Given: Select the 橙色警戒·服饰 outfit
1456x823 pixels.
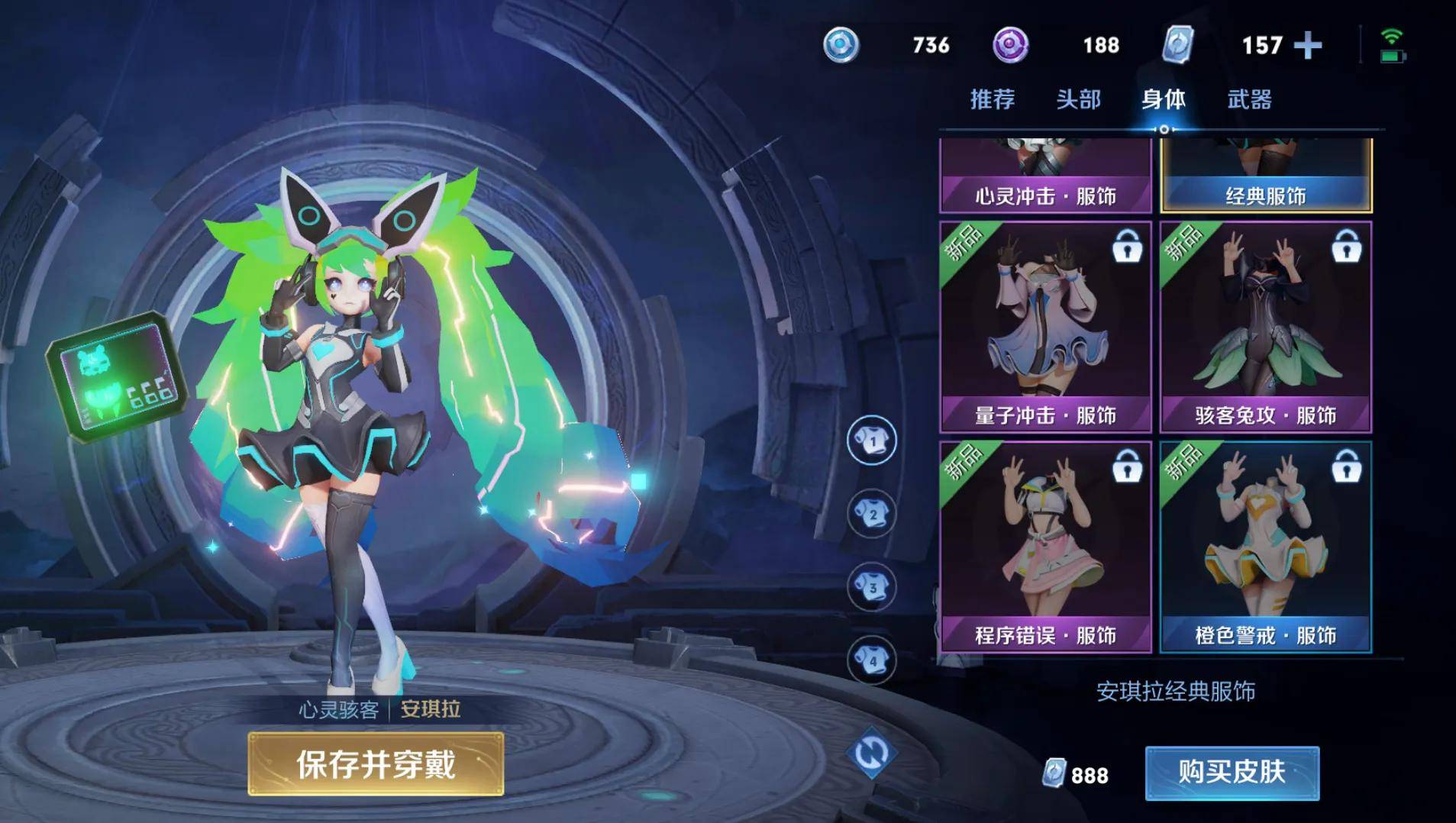Looking at the screenshot, I should pyautogui.click(x=1265, y=547).
